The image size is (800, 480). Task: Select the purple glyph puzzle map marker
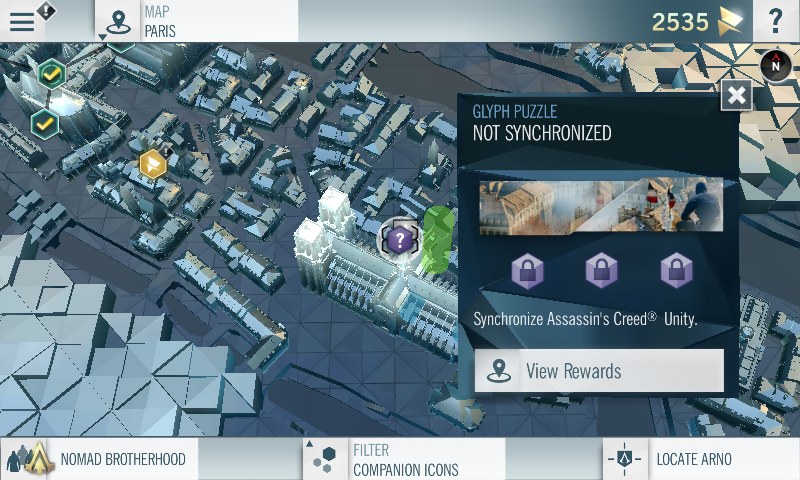pos(400,239)
